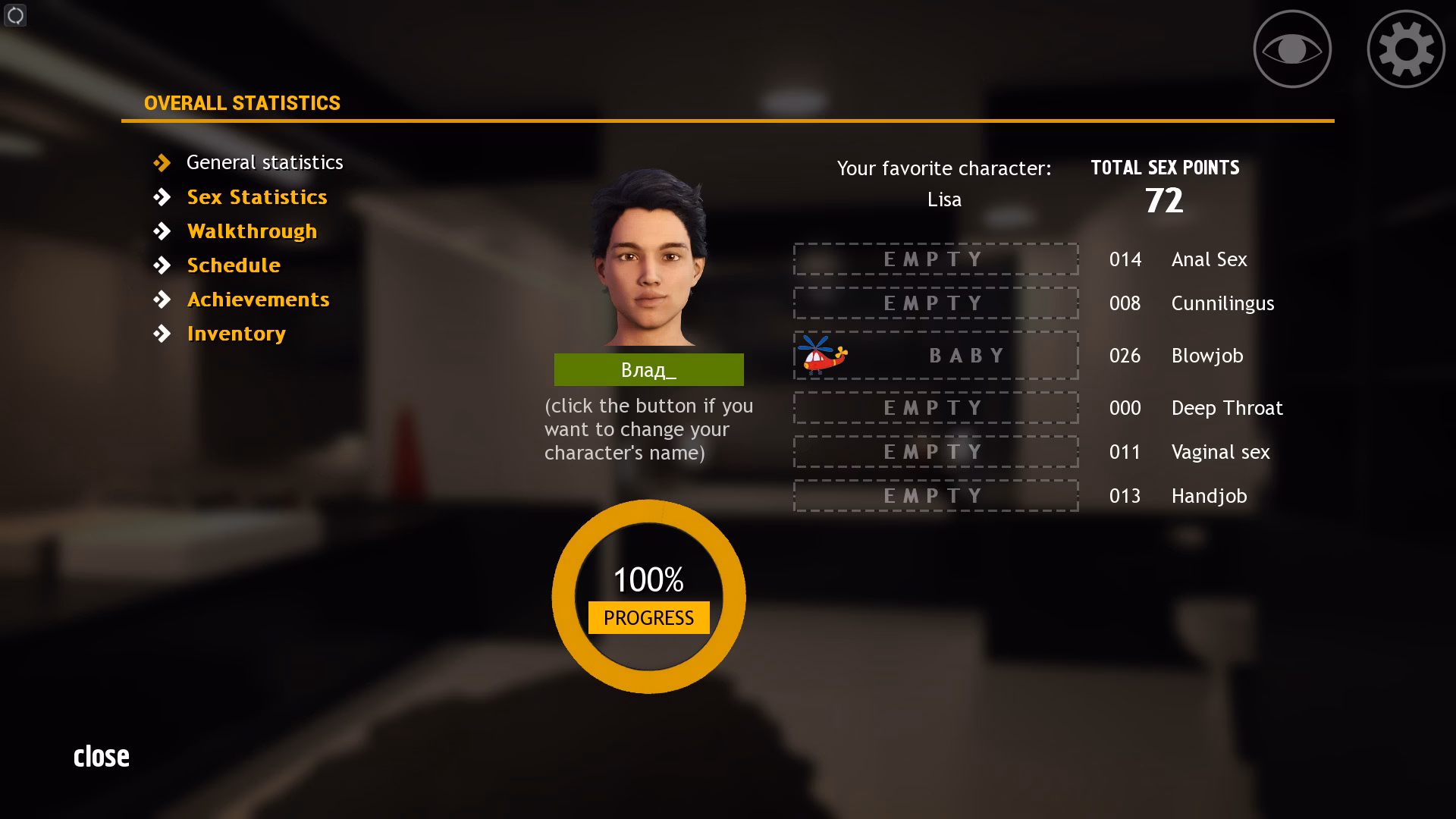Open the Inventory section

click(x=237, y=332)
